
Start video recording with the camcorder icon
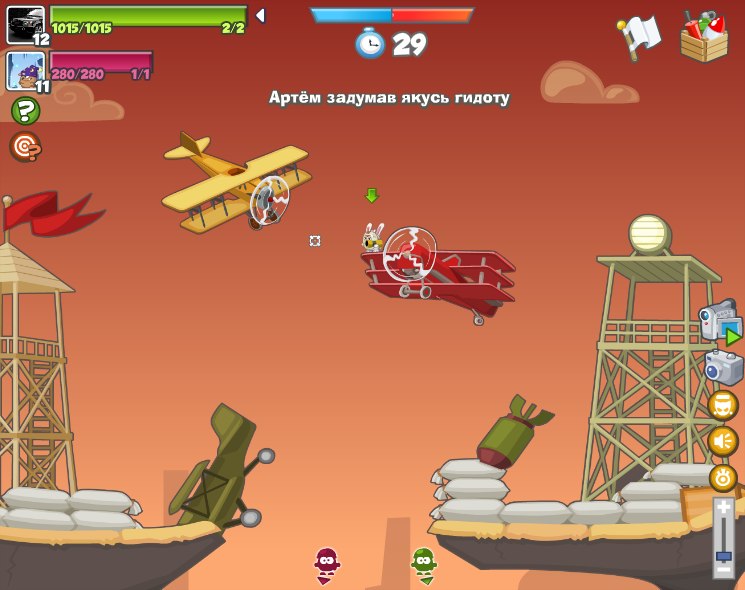coord(719,323)
